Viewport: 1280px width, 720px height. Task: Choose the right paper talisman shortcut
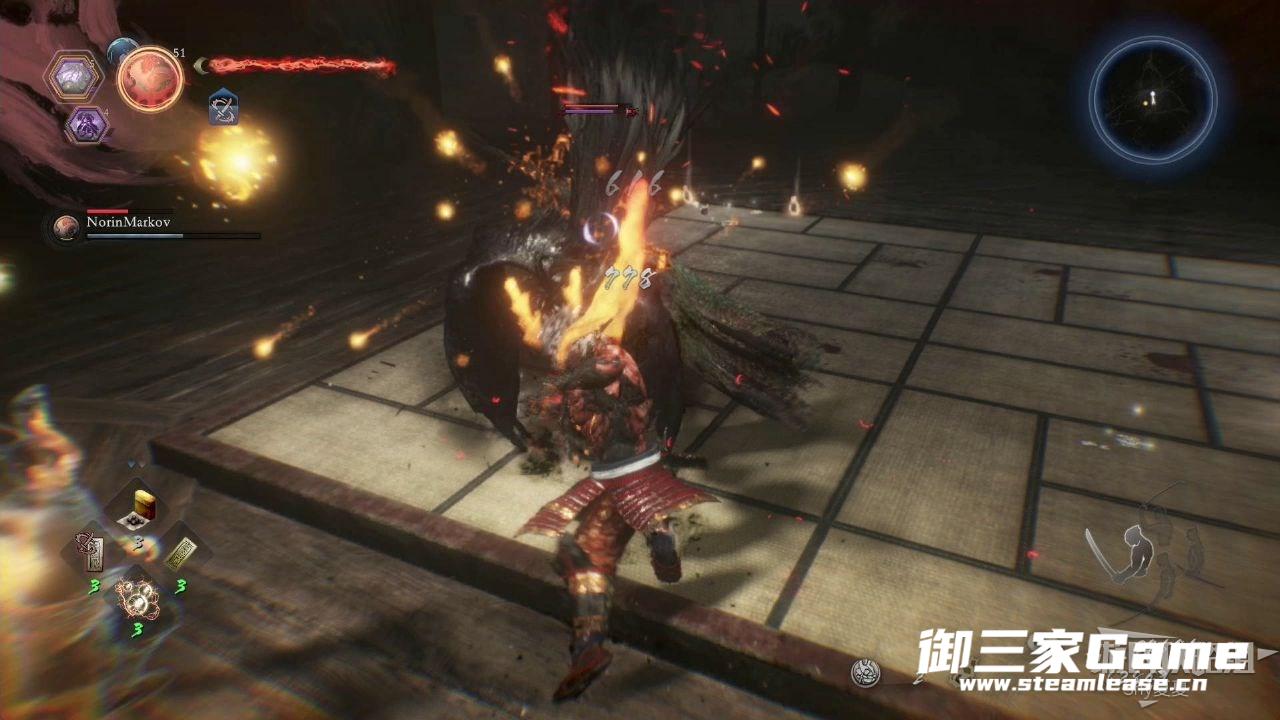pos(181,553)
